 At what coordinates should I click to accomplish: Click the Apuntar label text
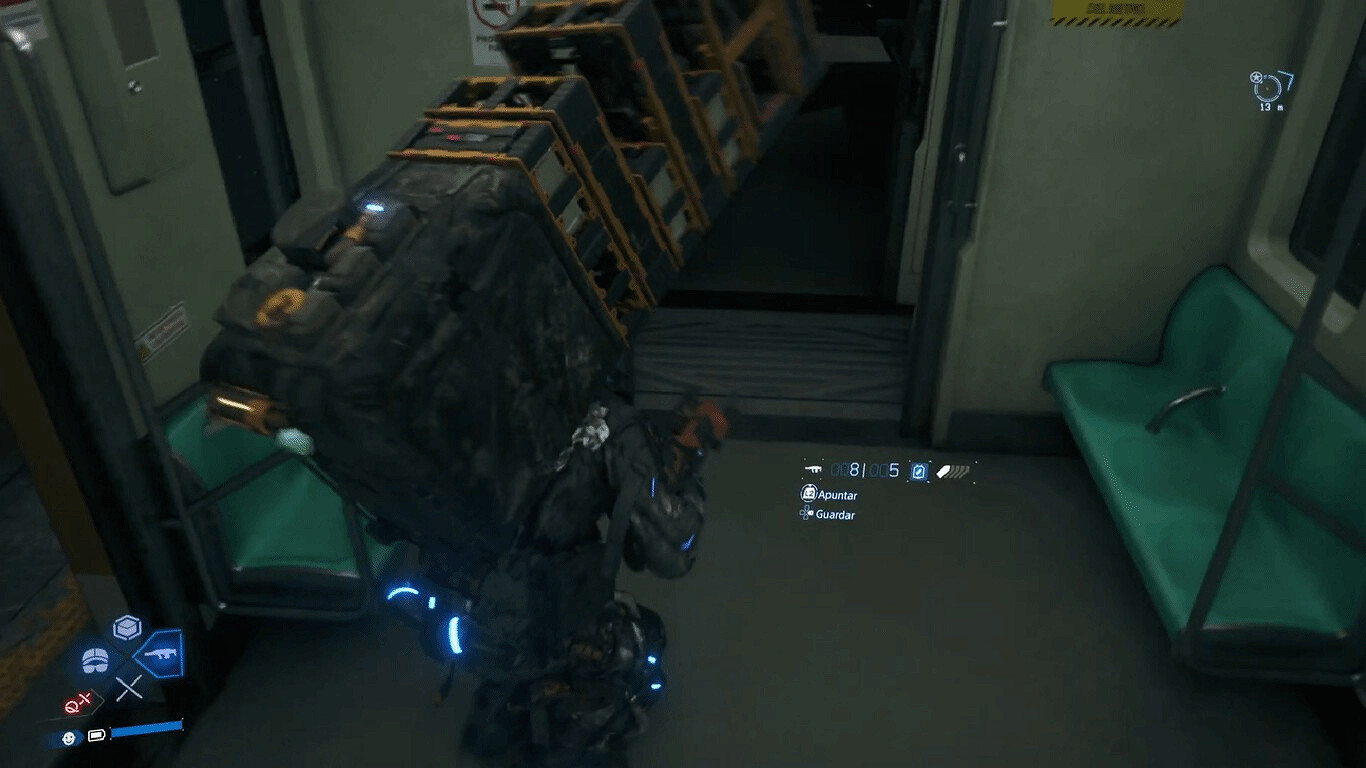837,495
